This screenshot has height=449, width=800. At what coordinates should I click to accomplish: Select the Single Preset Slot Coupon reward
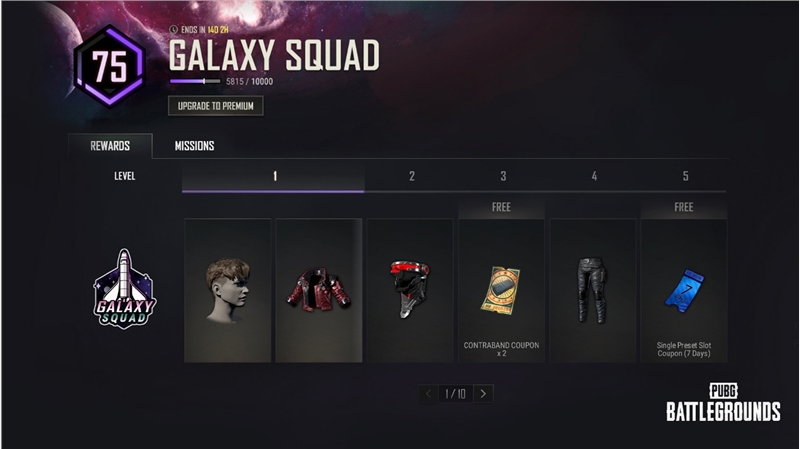point(684,290)
